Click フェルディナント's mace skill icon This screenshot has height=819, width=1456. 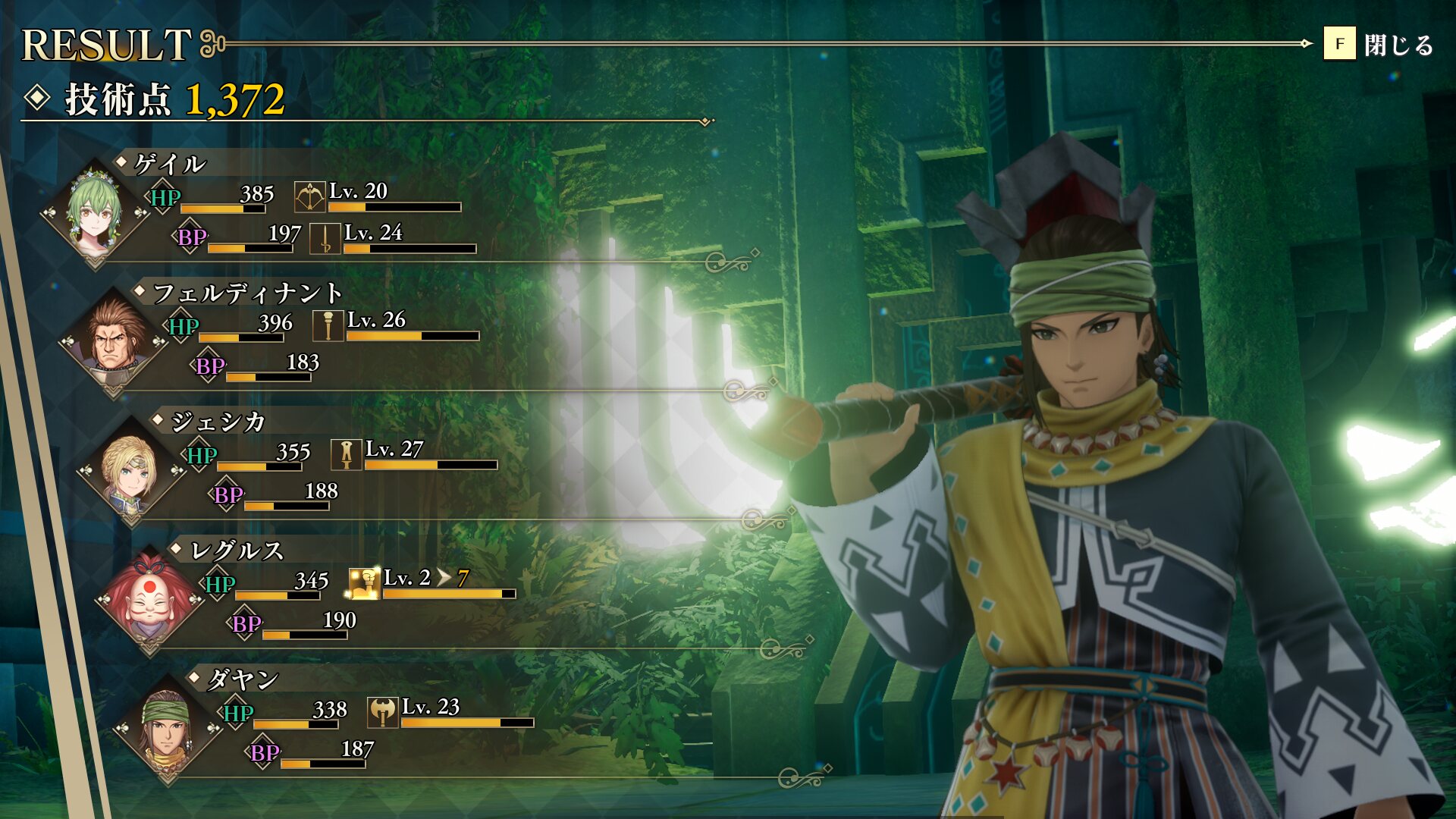coord(328,326)
